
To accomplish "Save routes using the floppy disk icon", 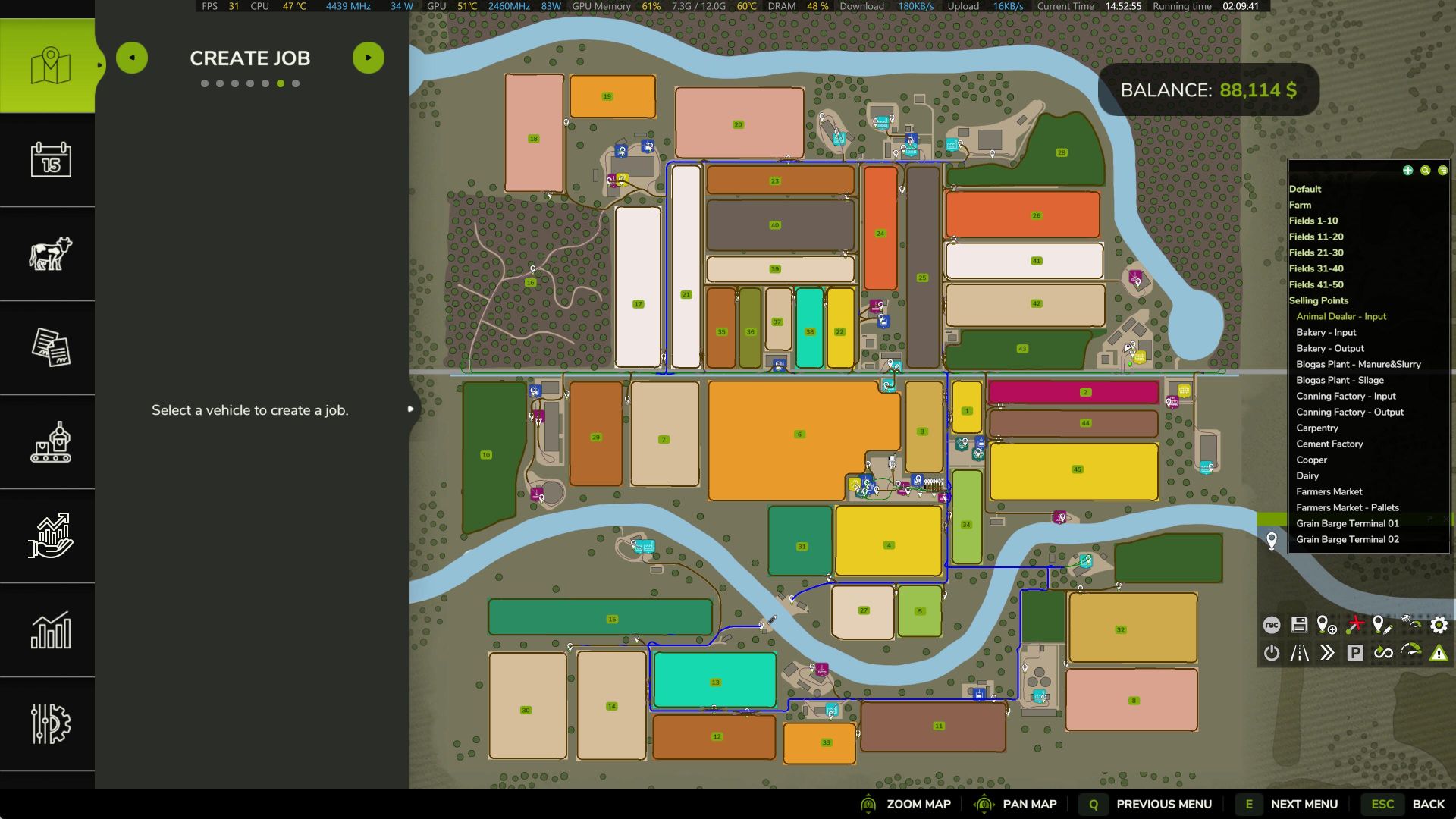I will (1298, 625).
